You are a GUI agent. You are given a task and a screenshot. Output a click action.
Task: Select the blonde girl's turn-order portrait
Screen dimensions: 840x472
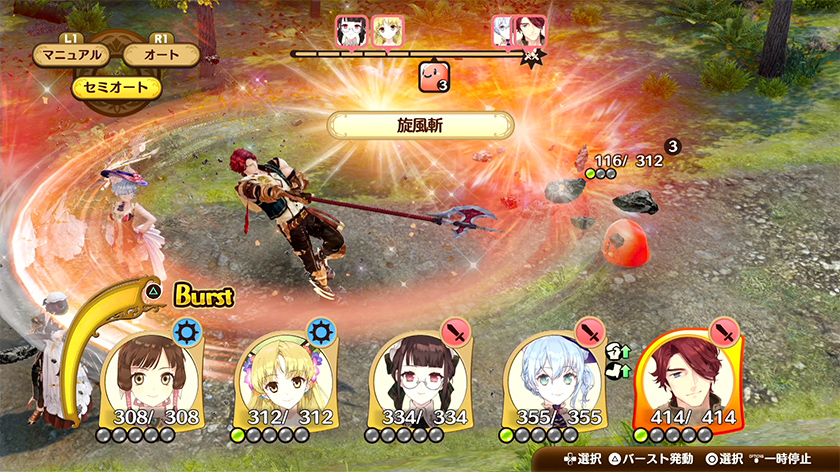386,30
